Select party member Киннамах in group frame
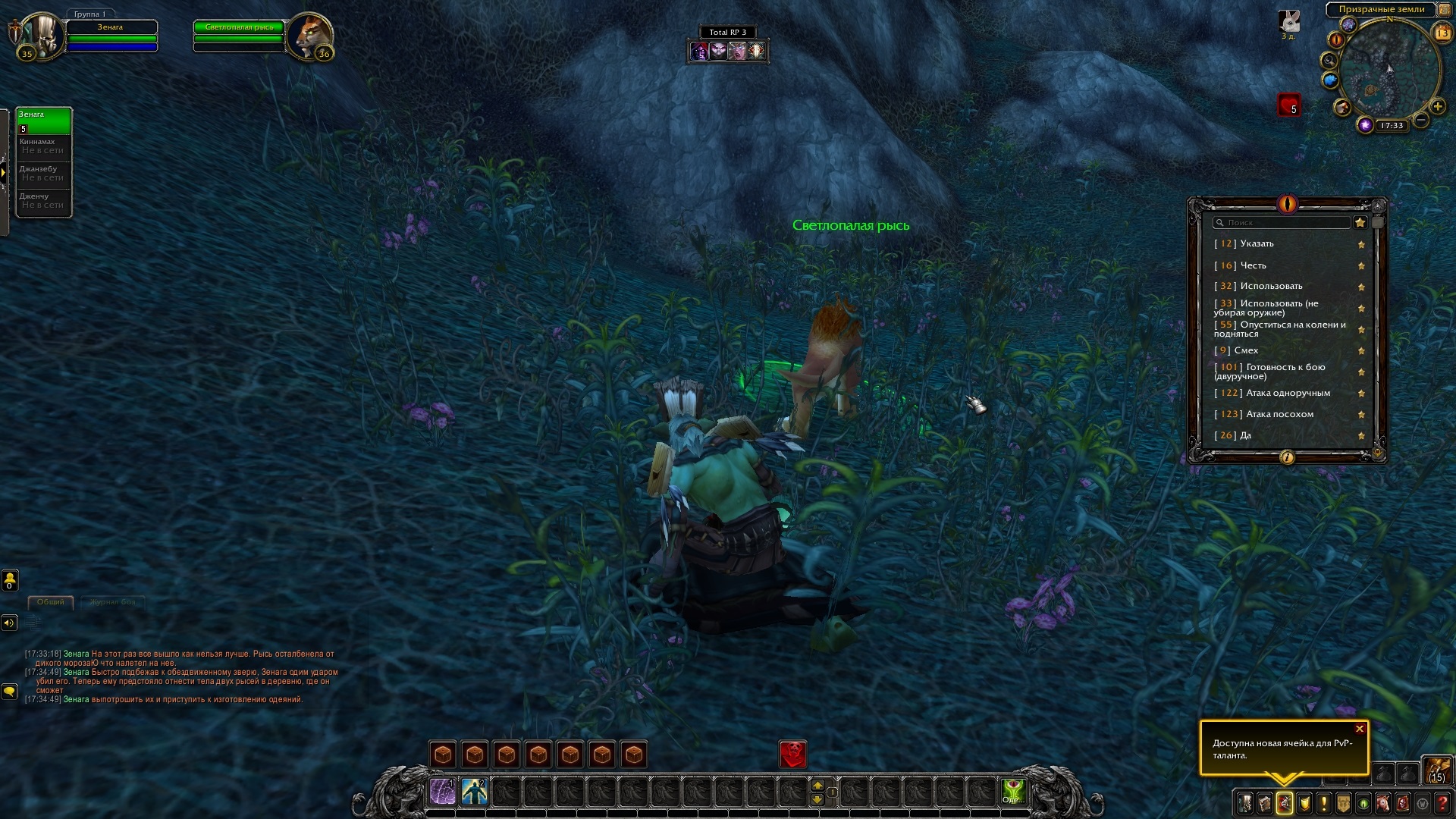This screenshot has width=1456, height=819. click(x=43, y=146)
